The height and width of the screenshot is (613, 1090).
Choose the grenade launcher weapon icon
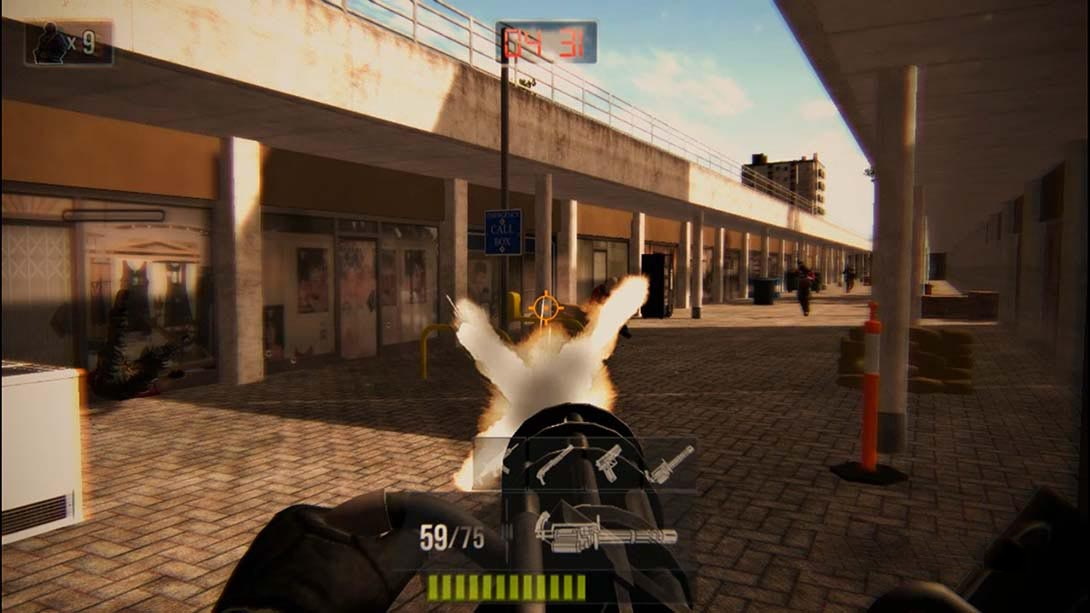(x=669, y=464)
